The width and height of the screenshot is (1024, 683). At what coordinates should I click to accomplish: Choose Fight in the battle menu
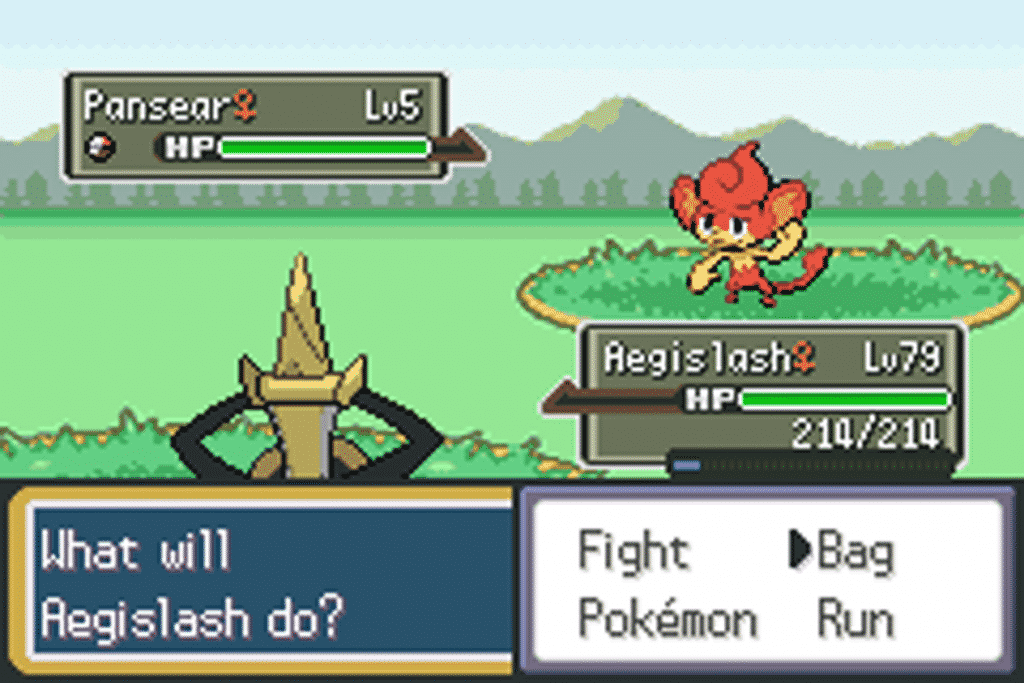[x=634, y=552]
